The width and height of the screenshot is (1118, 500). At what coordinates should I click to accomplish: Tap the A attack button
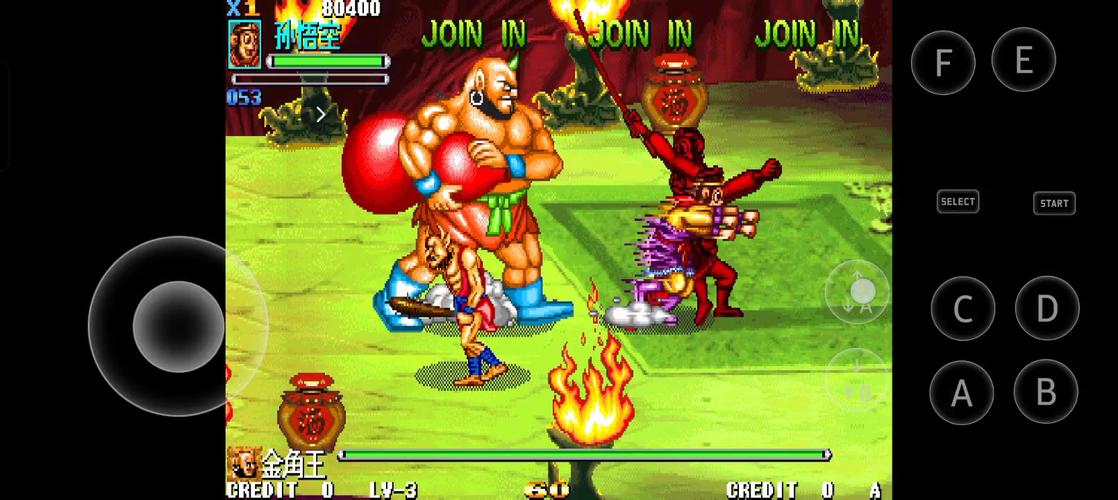(x=962, y=392)
